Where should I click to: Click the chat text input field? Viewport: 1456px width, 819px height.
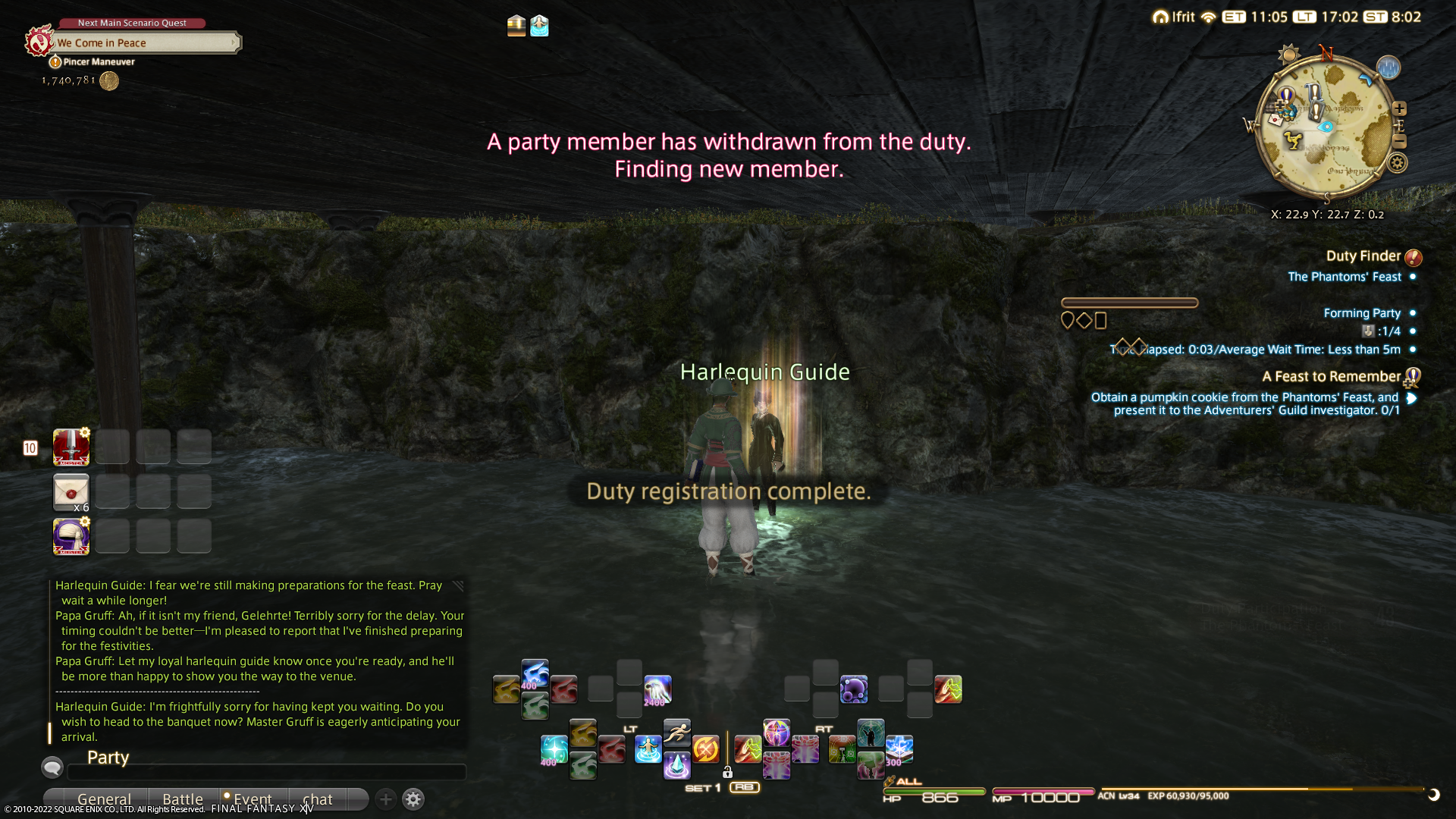tap(265, 773)
